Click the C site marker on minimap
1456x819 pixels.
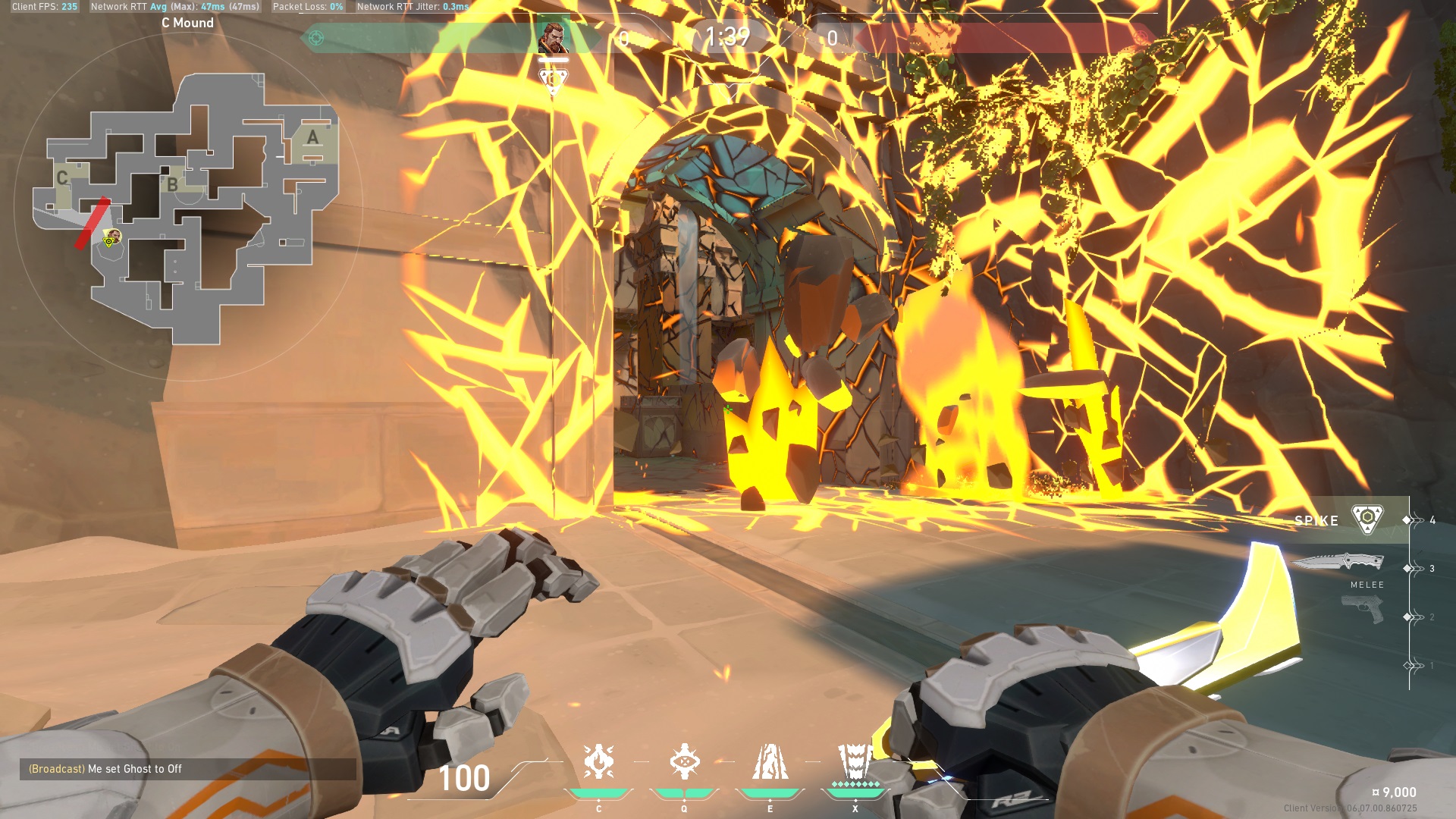pyautogui.click(x=62, y=177)
